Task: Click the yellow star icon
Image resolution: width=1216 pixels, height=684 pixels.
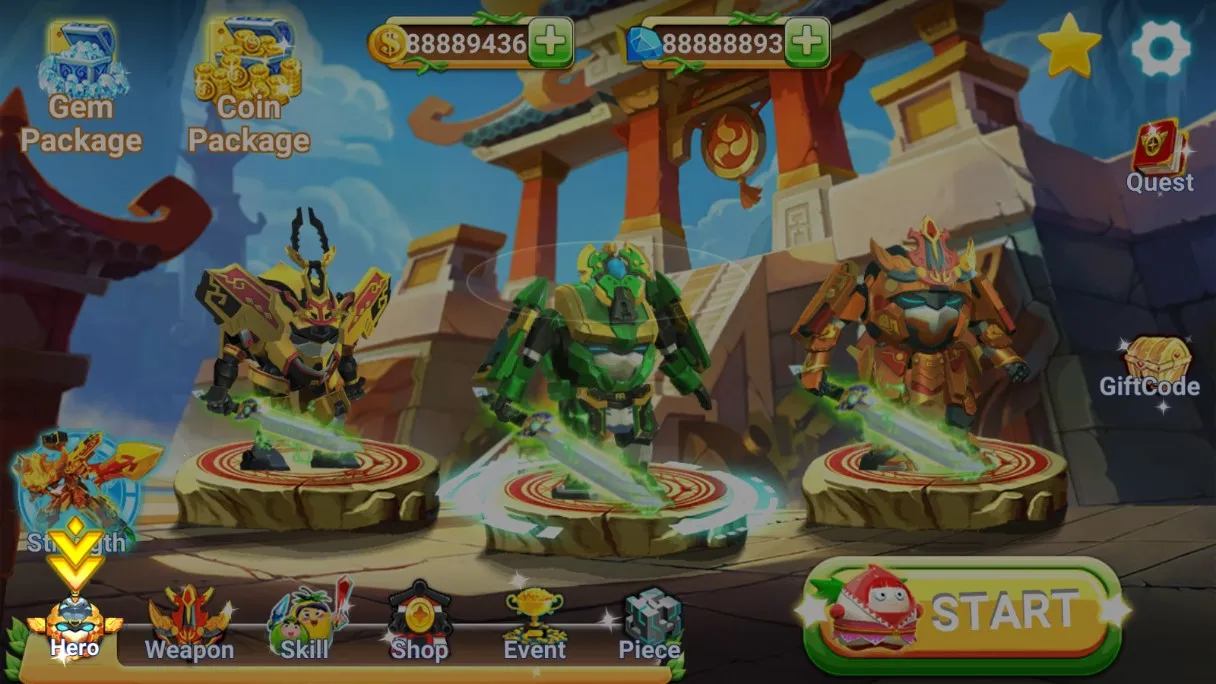Action: (x=1069, y=46)
